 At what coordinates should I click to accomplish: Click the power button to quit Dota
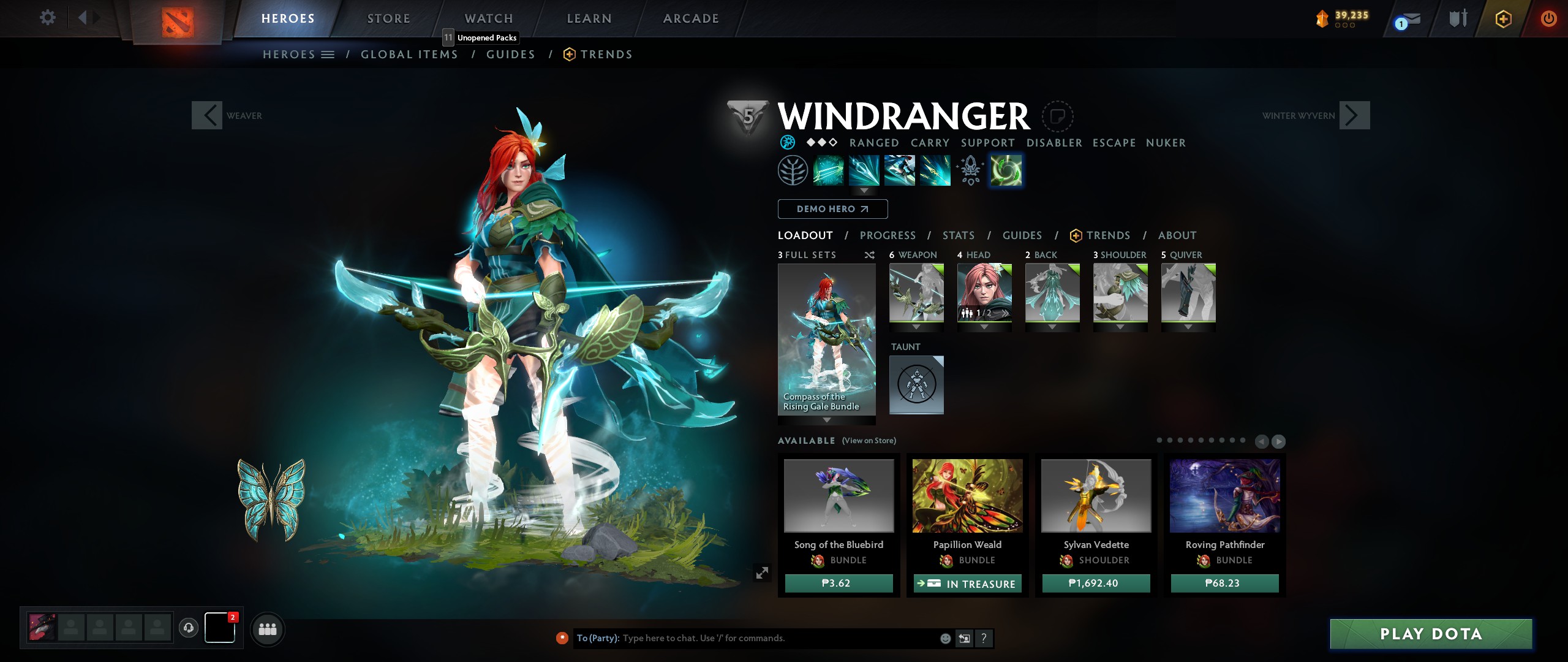click(1550, 19)
